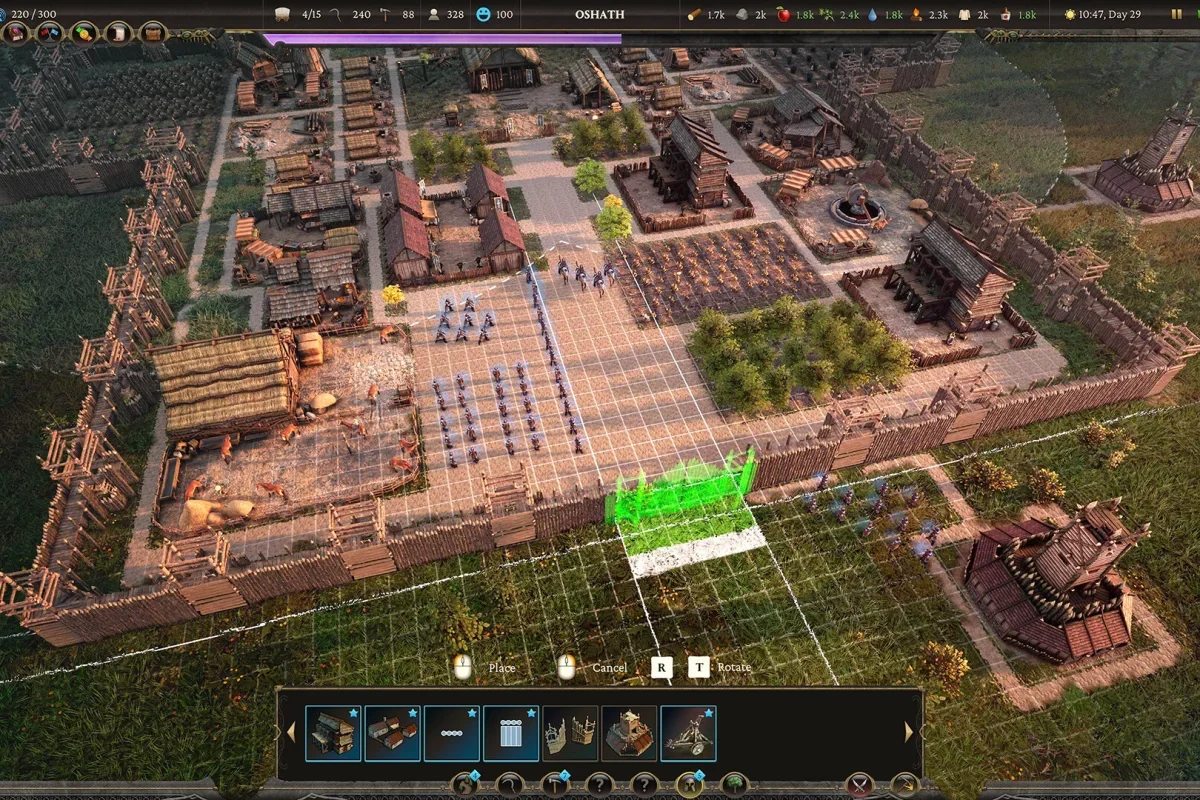
Task: Open the hammer construction category
Action: [554, 784]
